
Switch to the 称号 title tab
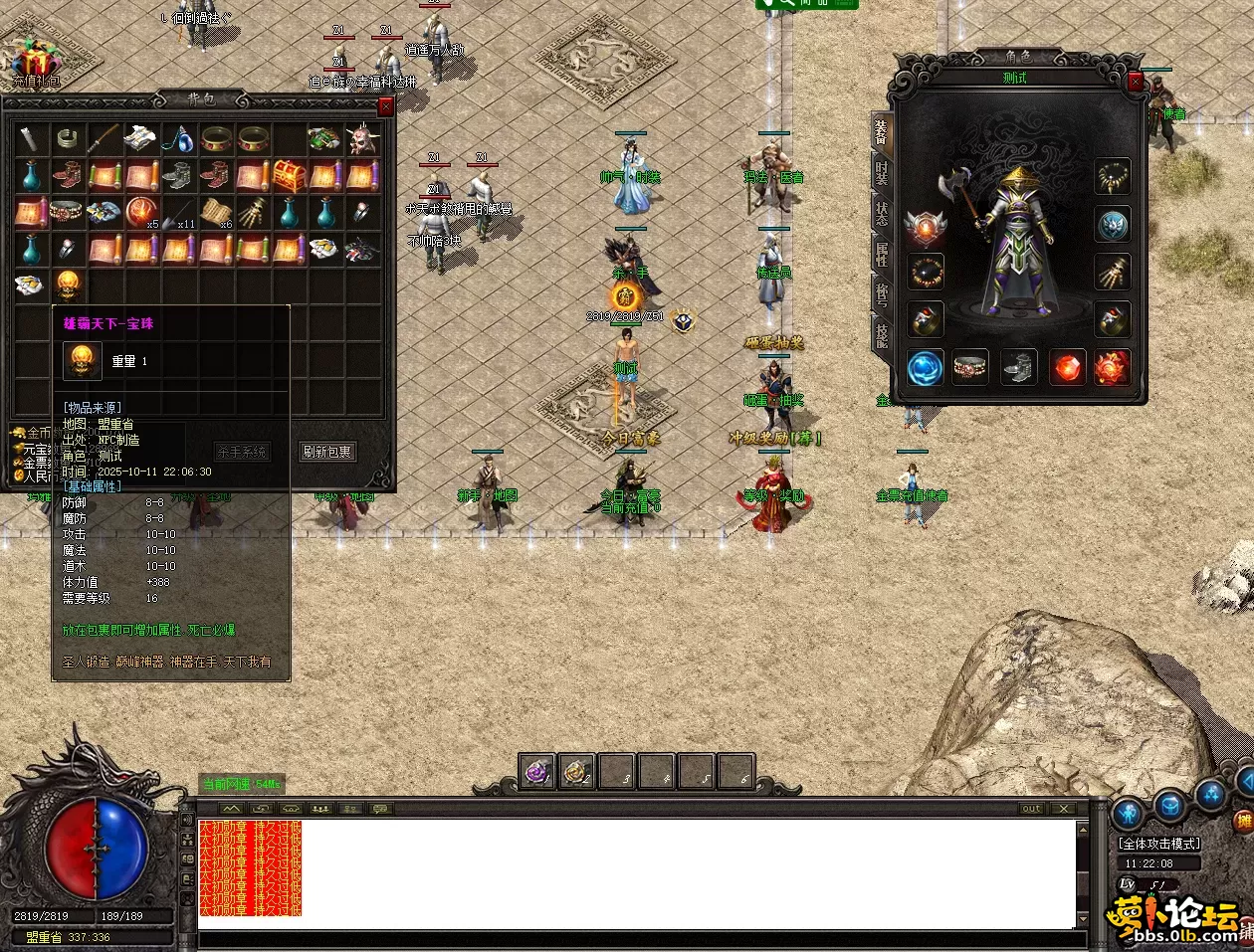[882, 294]
